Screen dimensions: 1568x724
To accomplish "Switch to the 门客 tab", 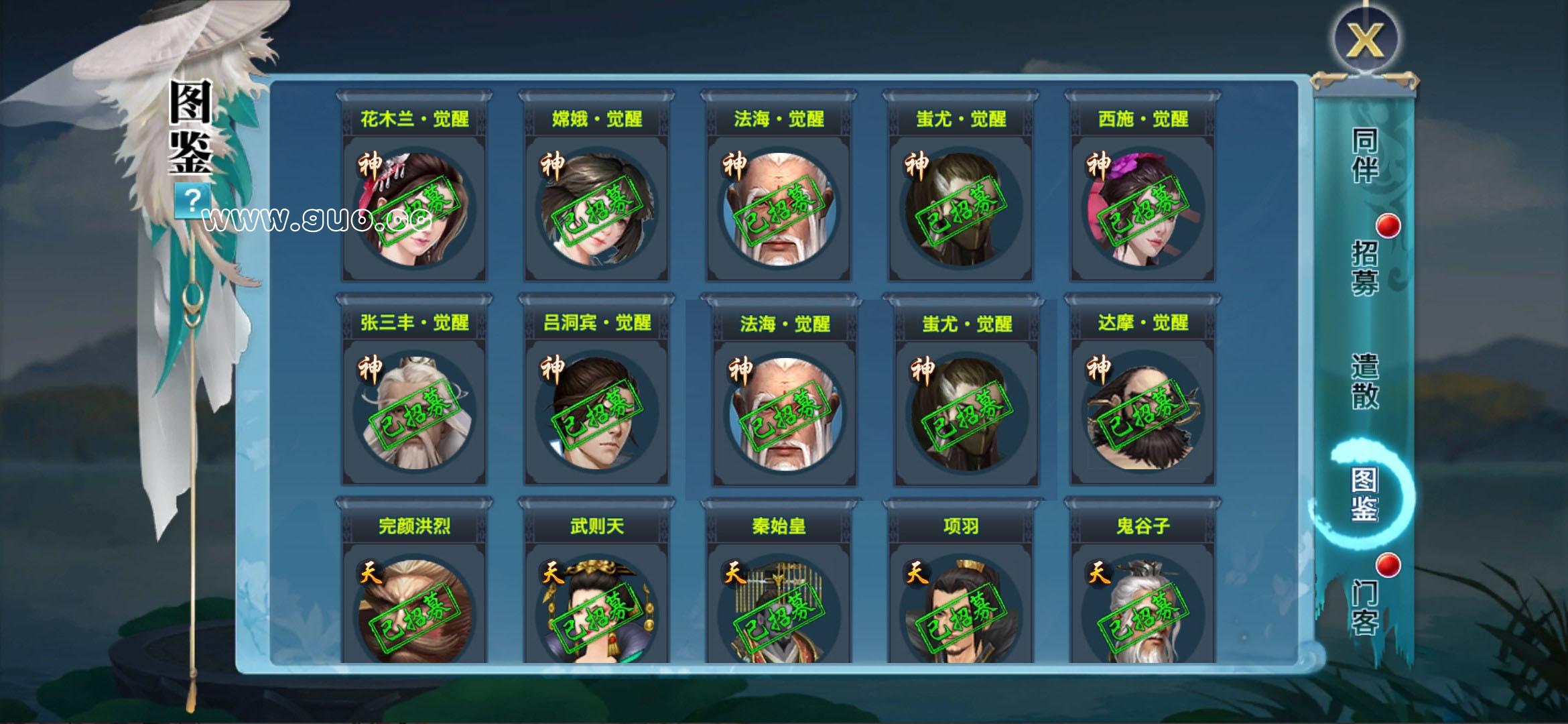I will tap(1364, 607).
